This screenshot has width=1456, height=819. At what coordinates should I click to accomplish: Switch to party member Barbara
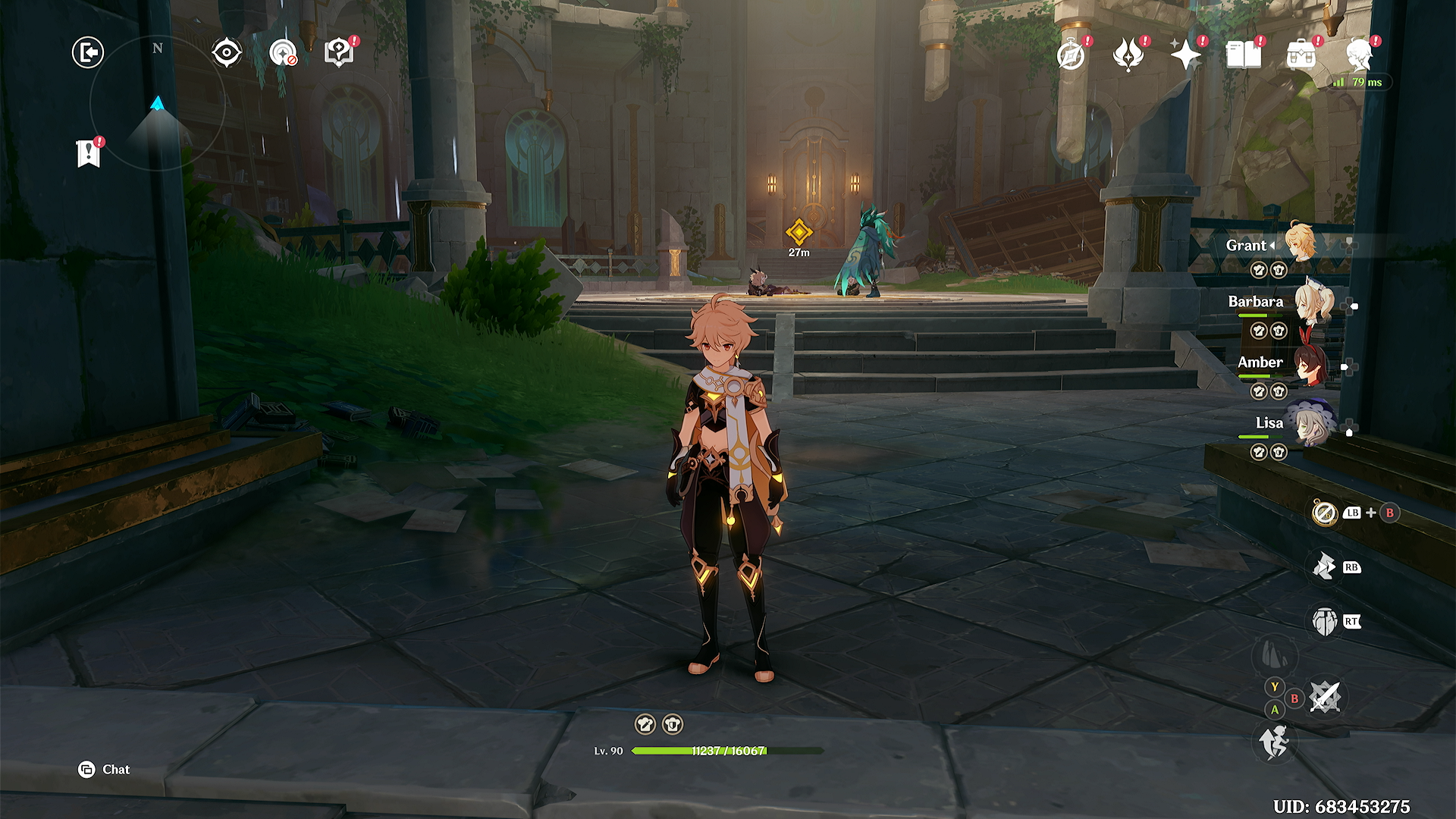click(1312, 303)
